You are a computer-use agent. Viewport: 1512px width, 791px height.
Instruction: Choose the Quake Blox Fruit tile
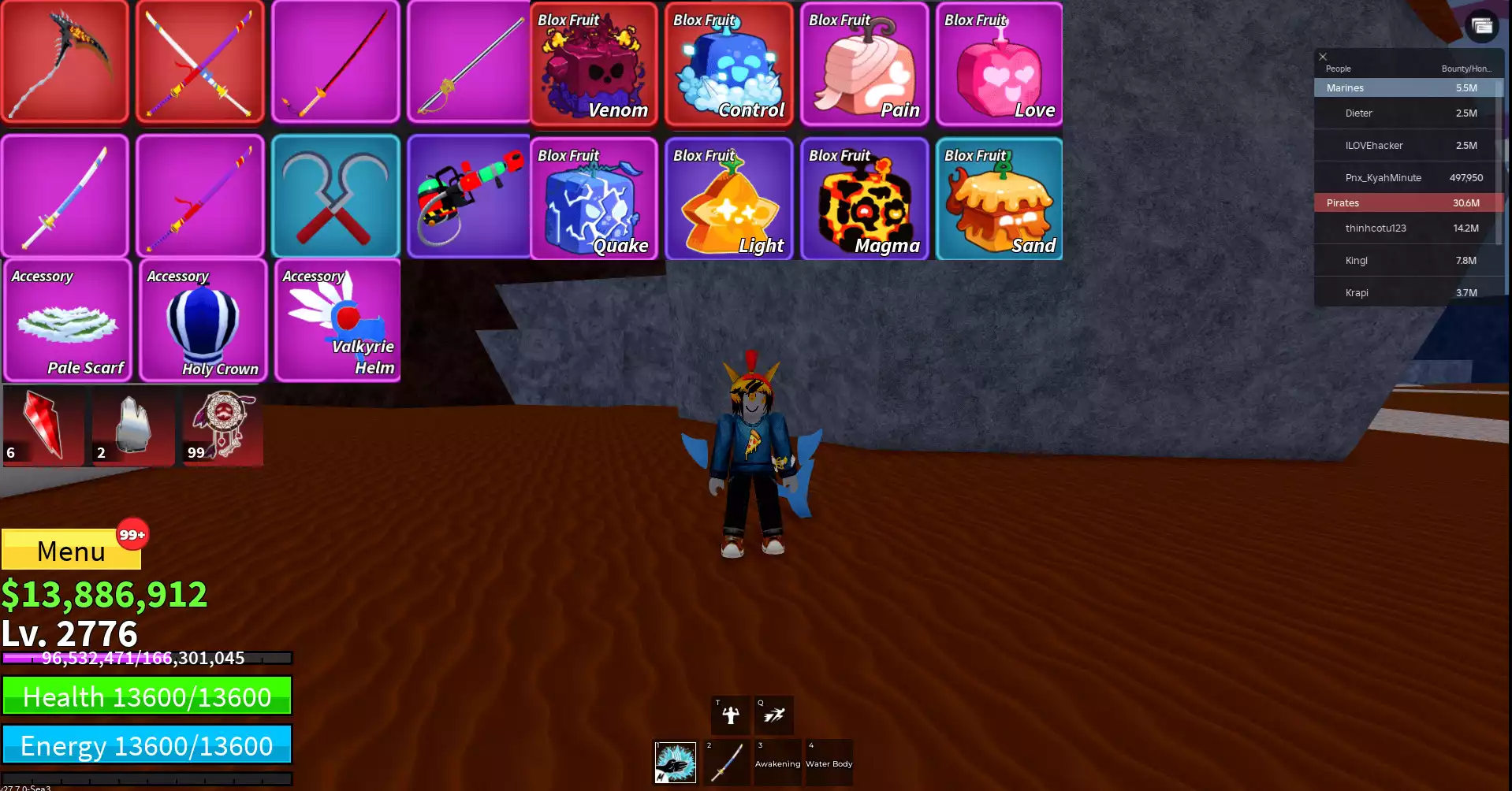[594, 199]
